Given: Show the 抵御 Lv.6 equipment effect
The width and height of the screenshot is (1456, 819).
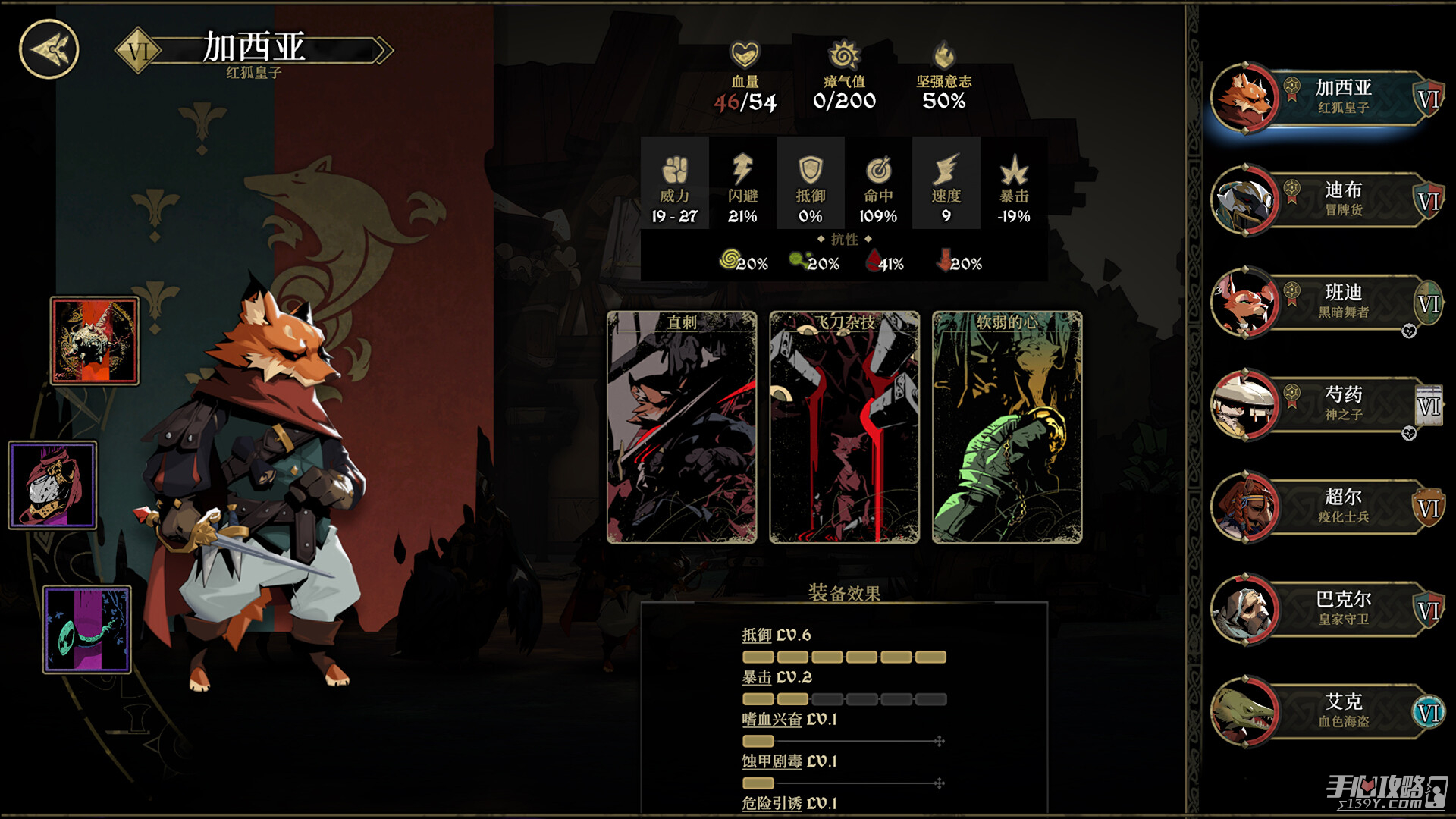Looking at the screenshot, I should [x=776, y=635].
